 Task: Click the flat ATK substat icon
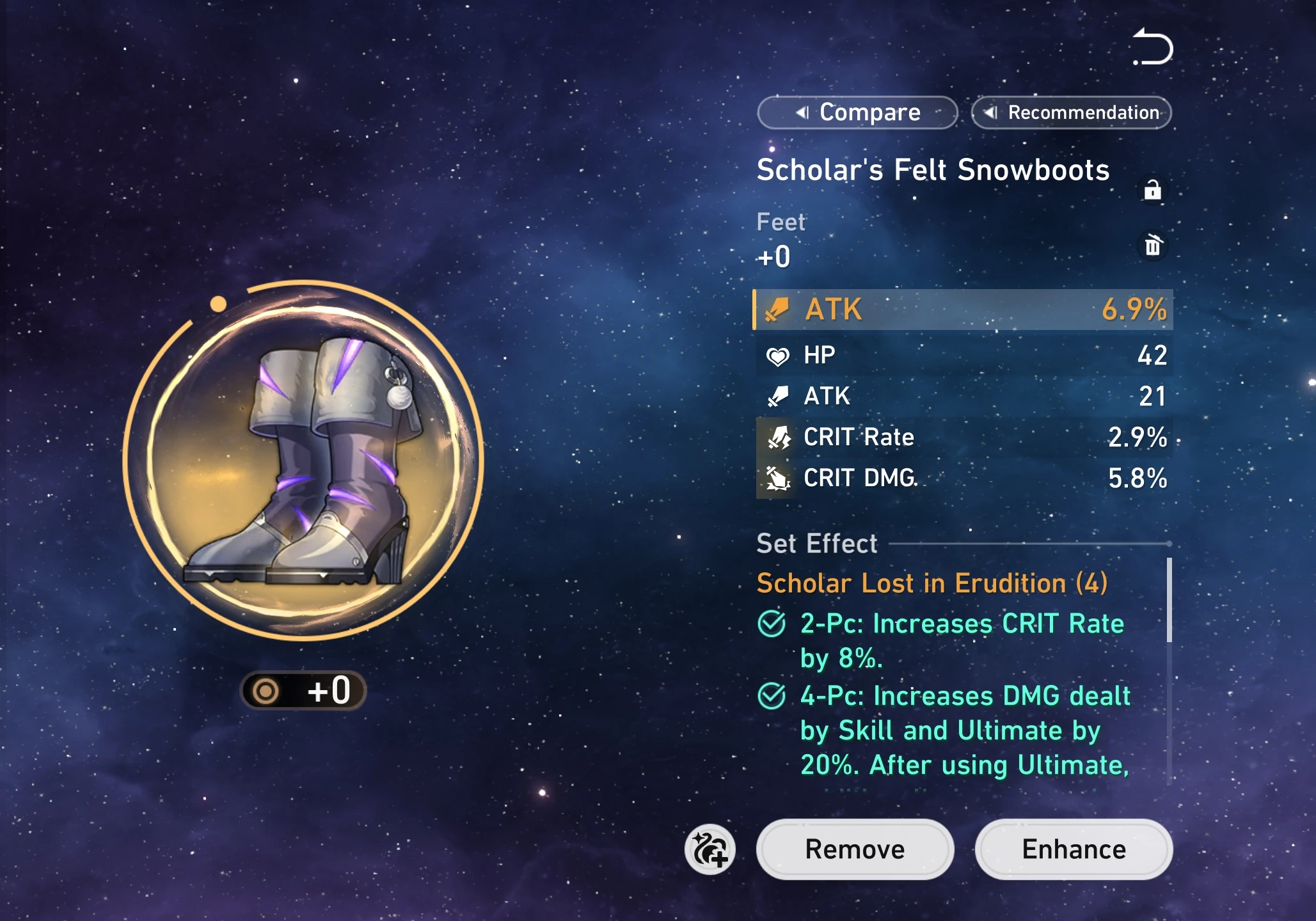pyautogui.click(x=777, y=396)
